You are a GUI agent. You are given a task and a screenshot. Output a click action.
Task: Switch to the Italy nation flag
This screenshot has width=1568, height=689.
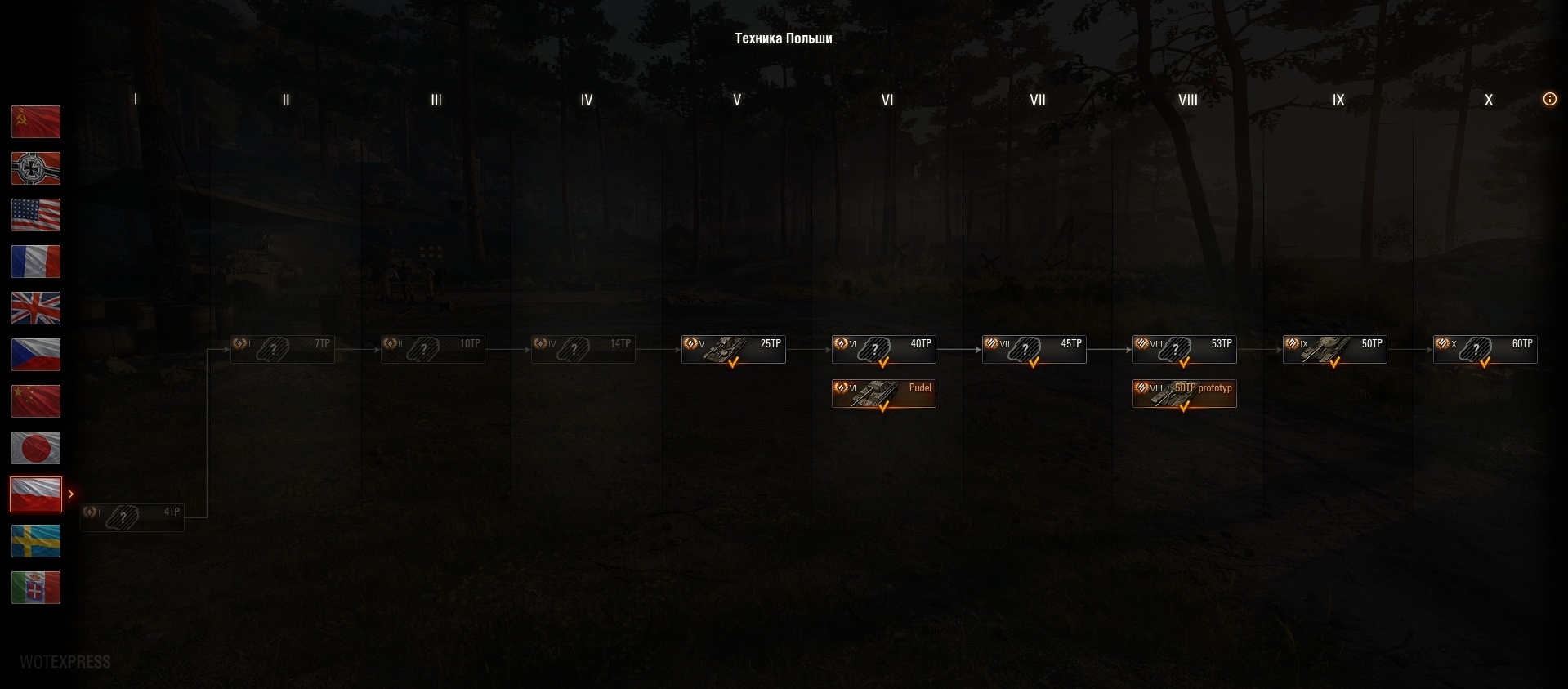tap(36, 588)
